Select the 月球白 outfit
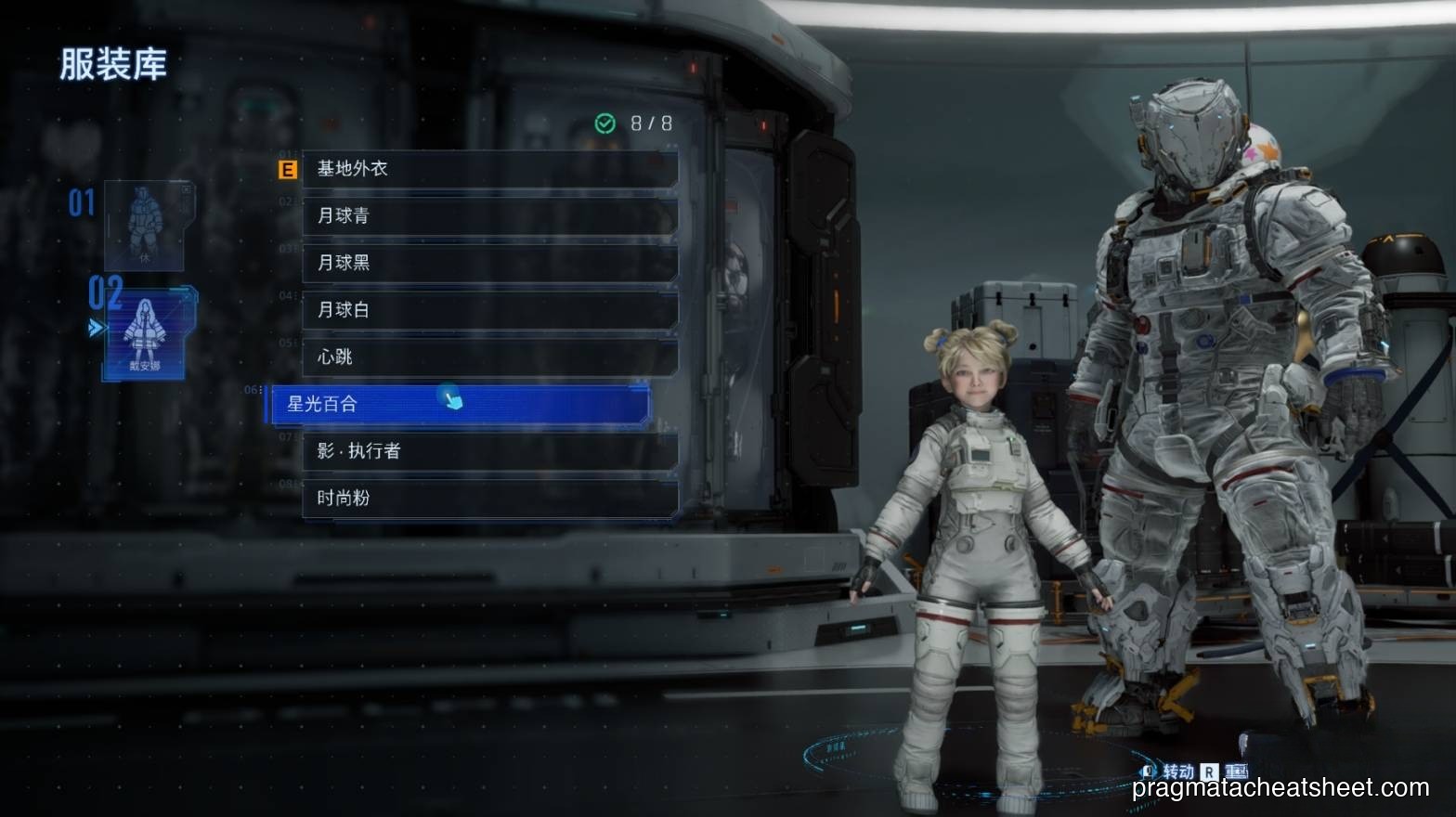1456x817 pixels. click(x=489, y=310)
